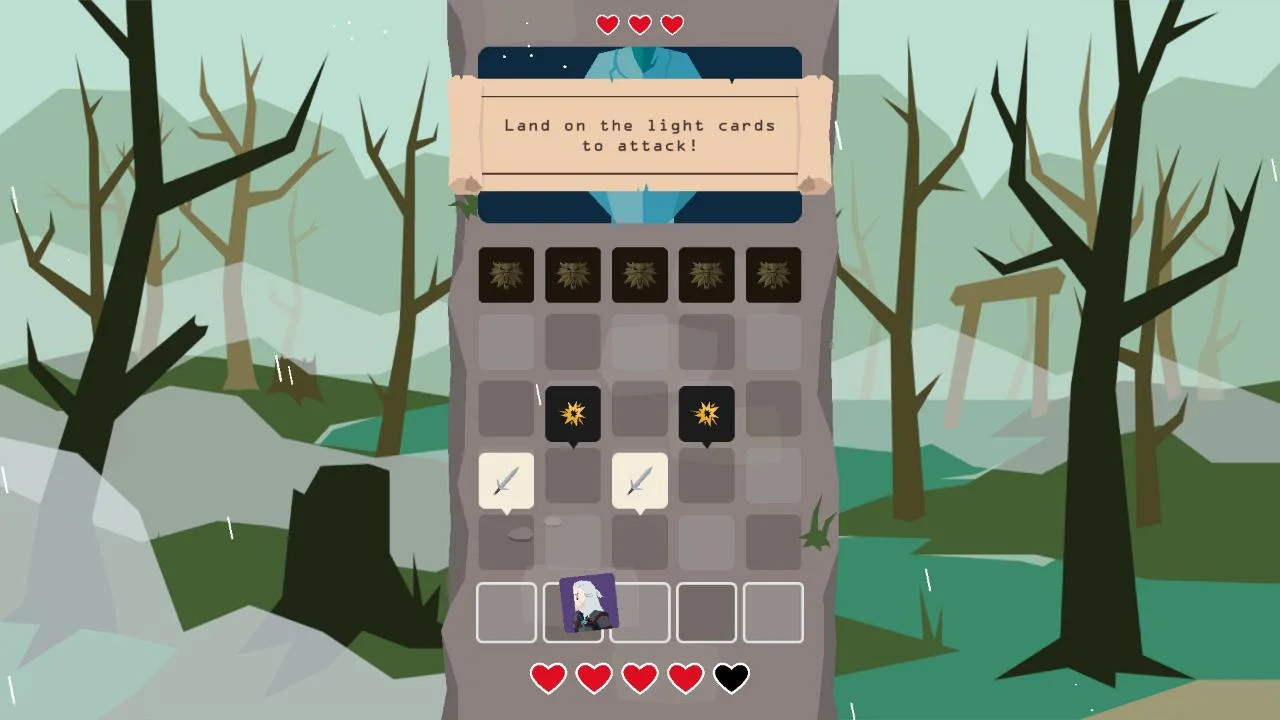
Task: Click the middle enemy heart at the top
Action: [639, 24]
